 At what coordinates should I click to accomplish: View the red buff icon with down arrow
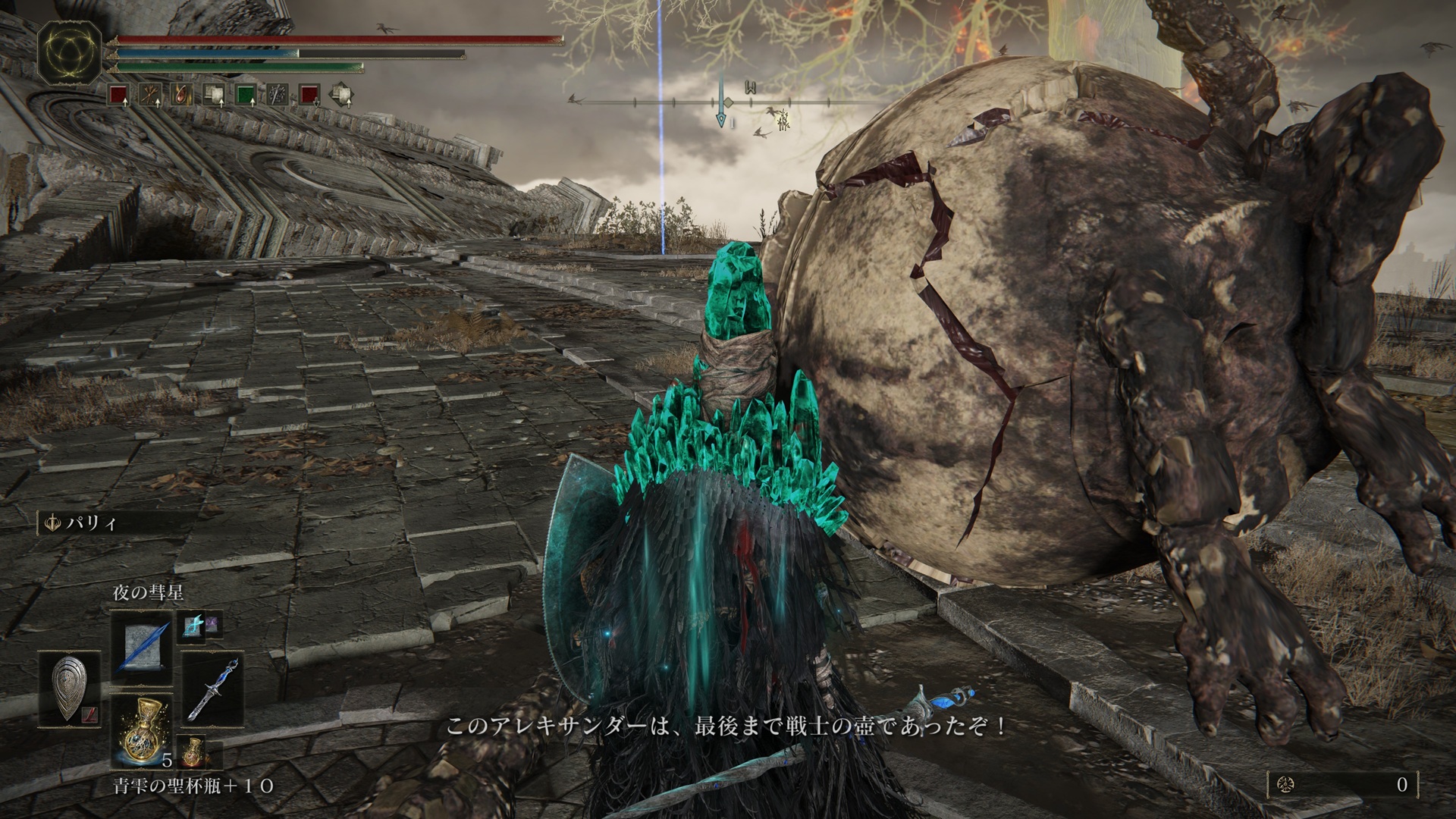pos(308,95)
